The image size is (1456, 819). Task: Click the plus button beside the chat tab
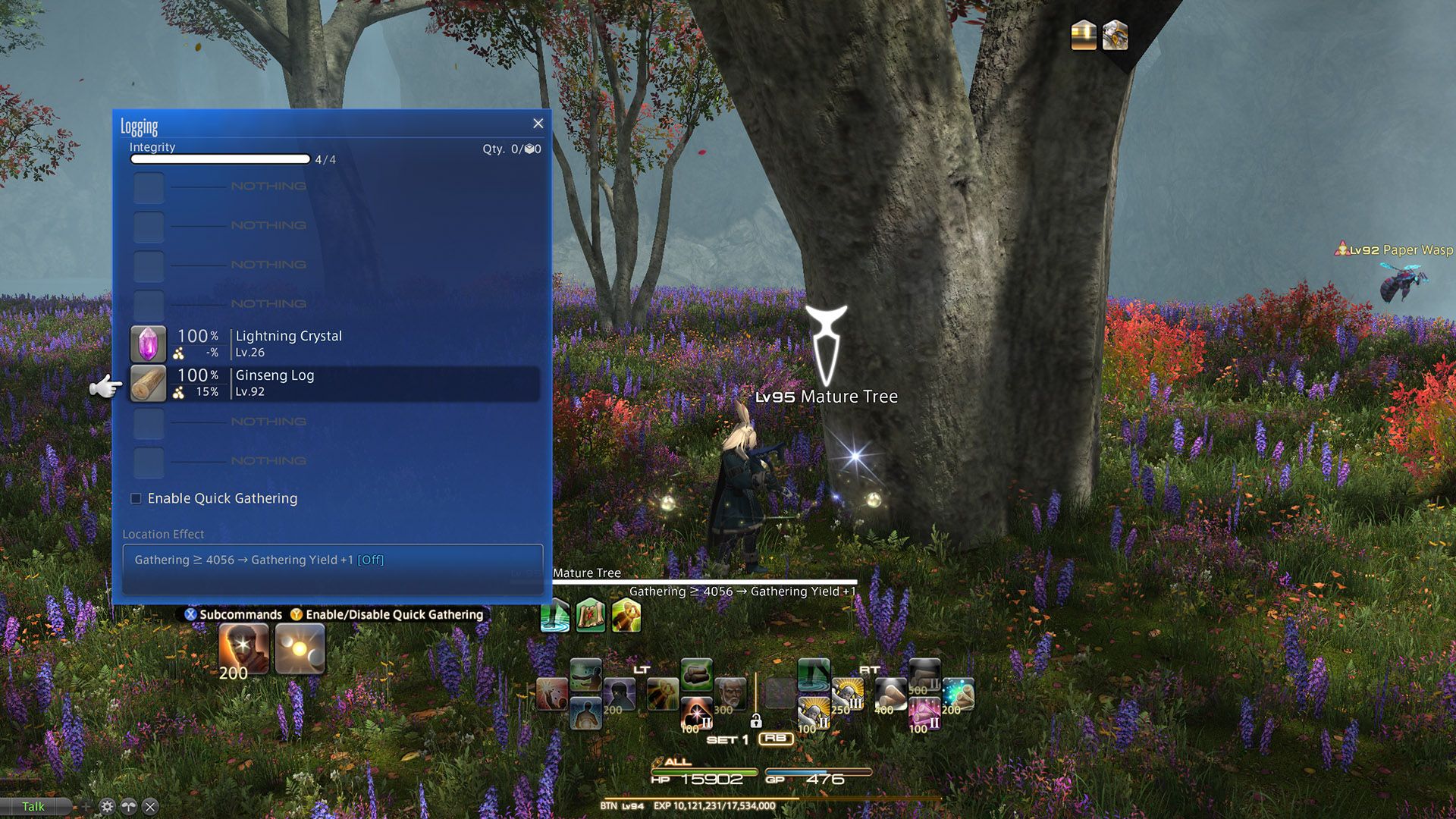click(x=85, y=806)
